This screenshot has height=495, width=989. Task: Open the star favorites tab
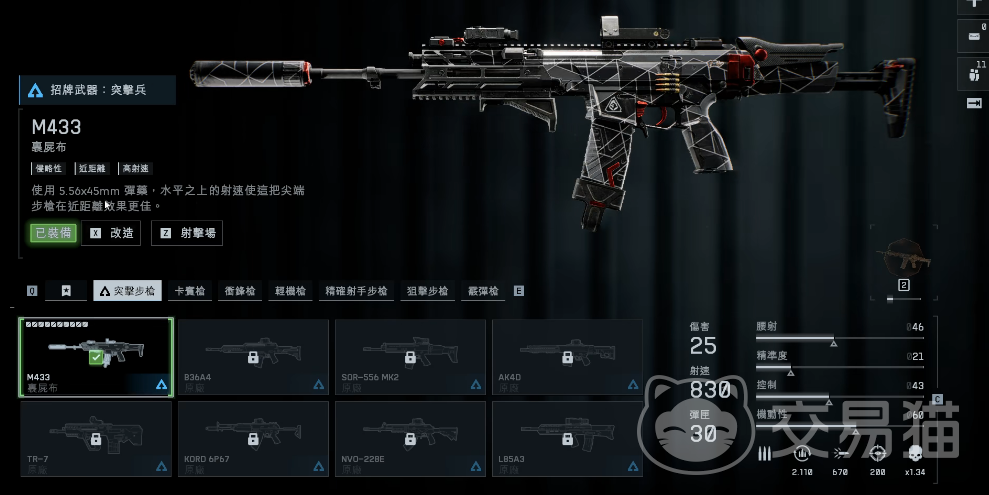pos(66,291)
